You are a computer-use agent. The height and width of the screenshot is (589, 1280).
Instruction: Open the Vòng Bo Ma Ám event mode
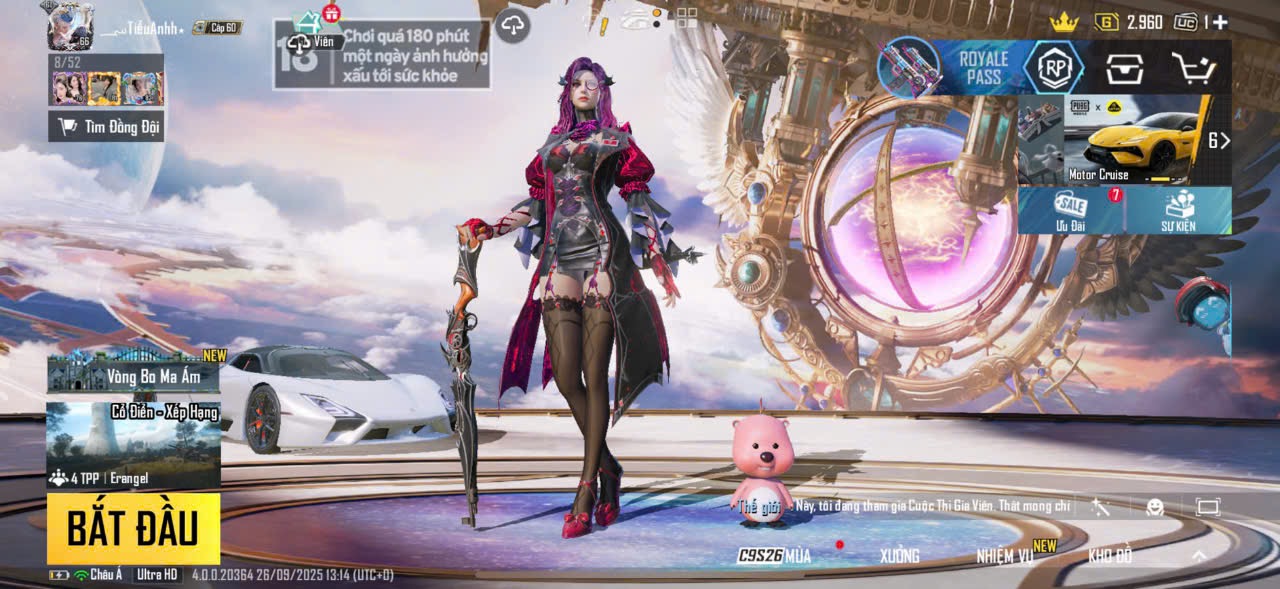(x=133, y=372)
